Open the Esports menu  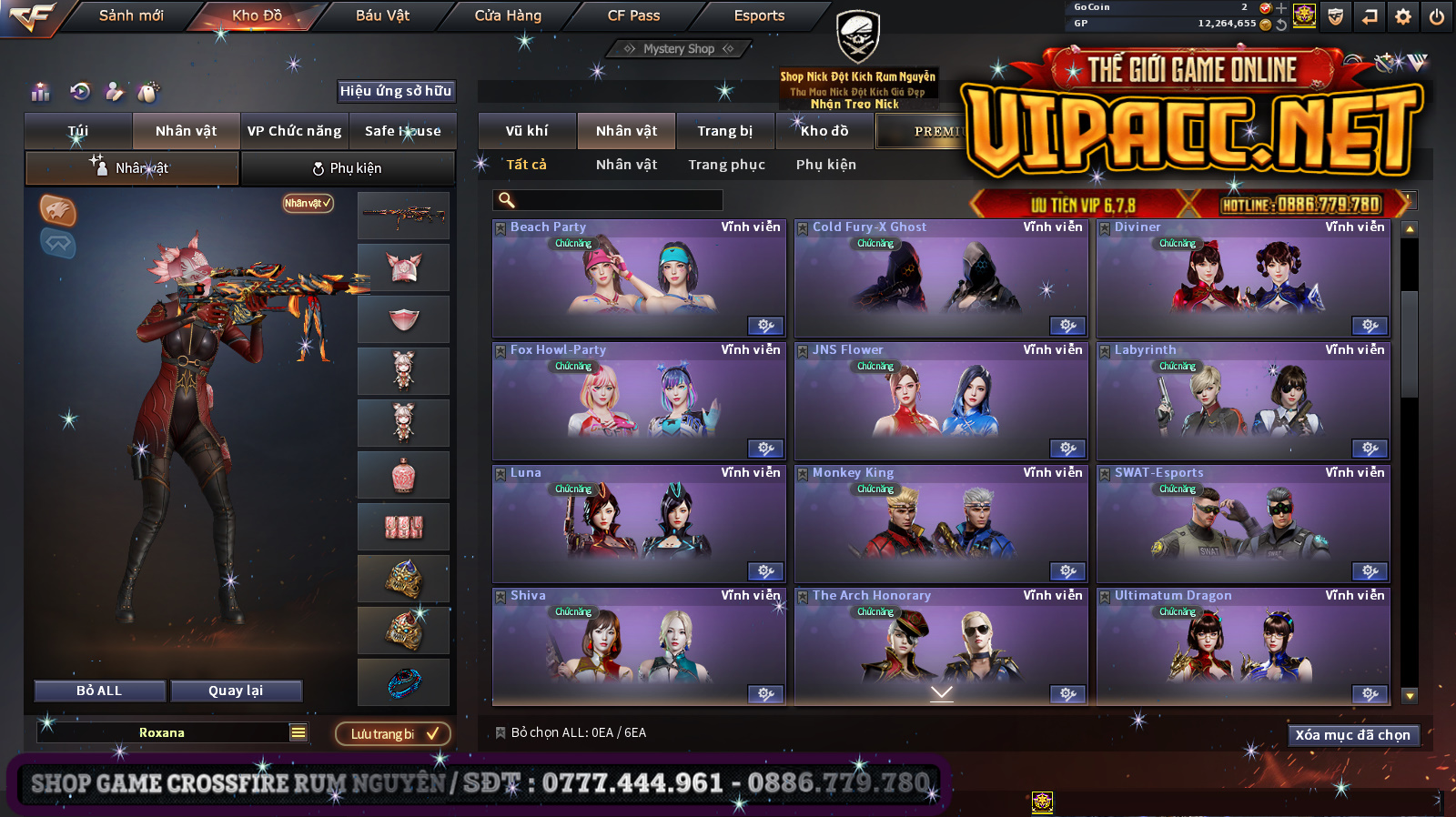tap(759, 15)
